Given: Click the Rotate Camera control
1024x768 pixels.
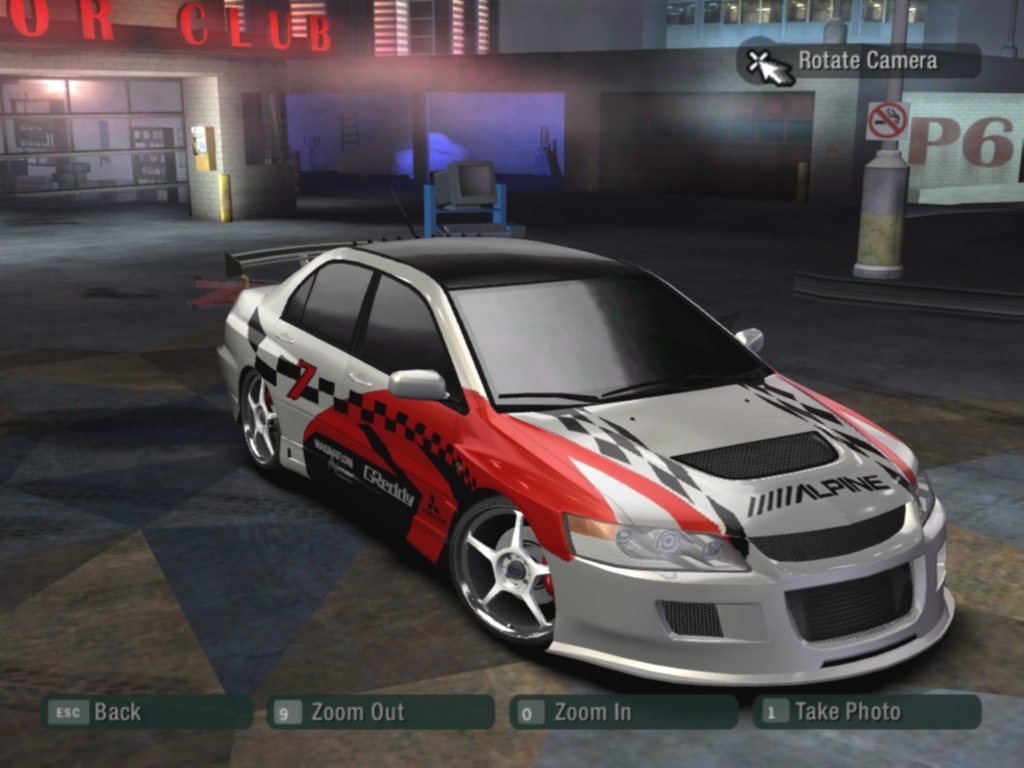Looking at the screenshot, I should 859,61.
